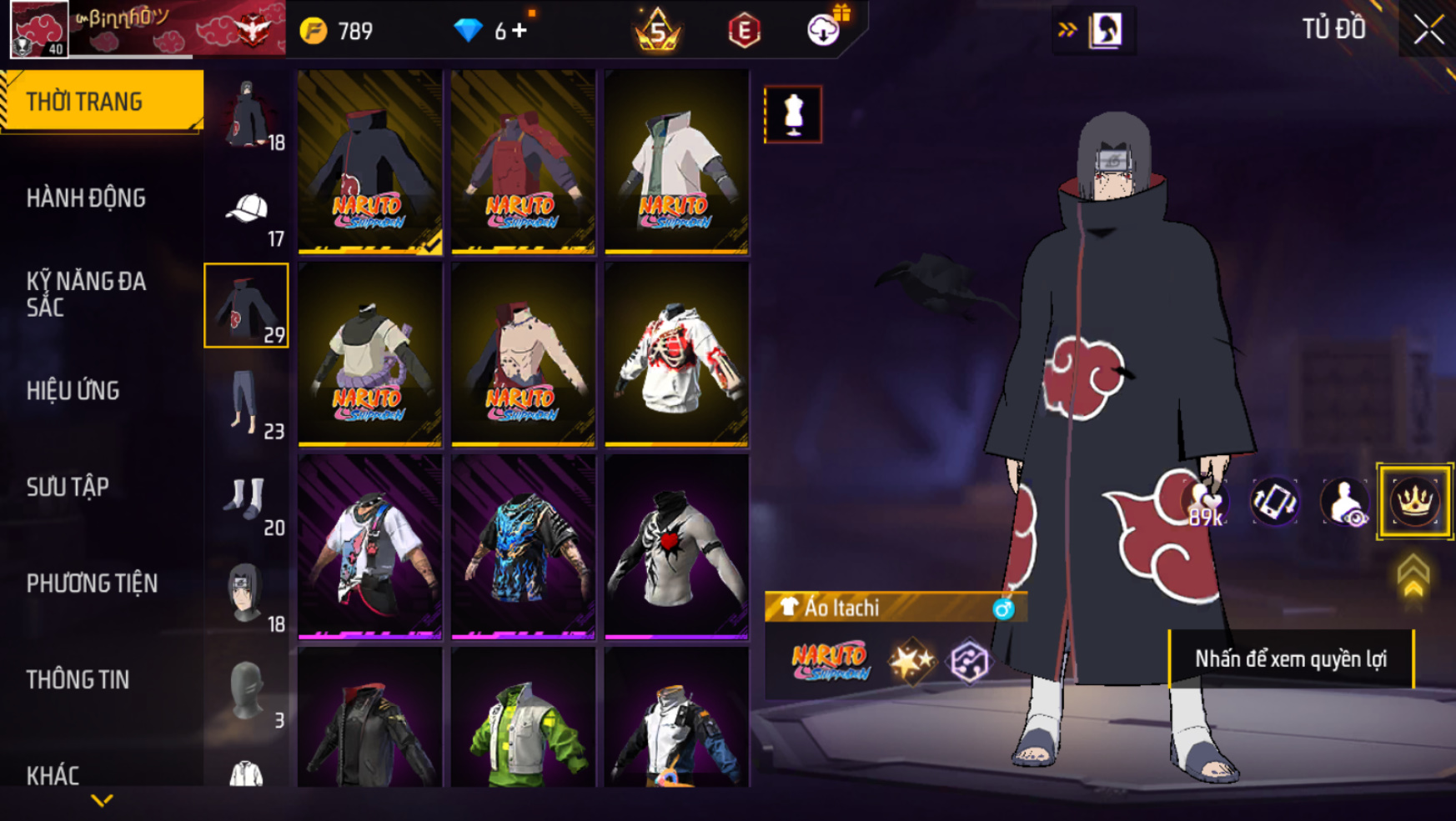Close the wardrobe screen
Viewport: 1456px width, 821px height.
pyautogui.click(x=1428, y=31)
